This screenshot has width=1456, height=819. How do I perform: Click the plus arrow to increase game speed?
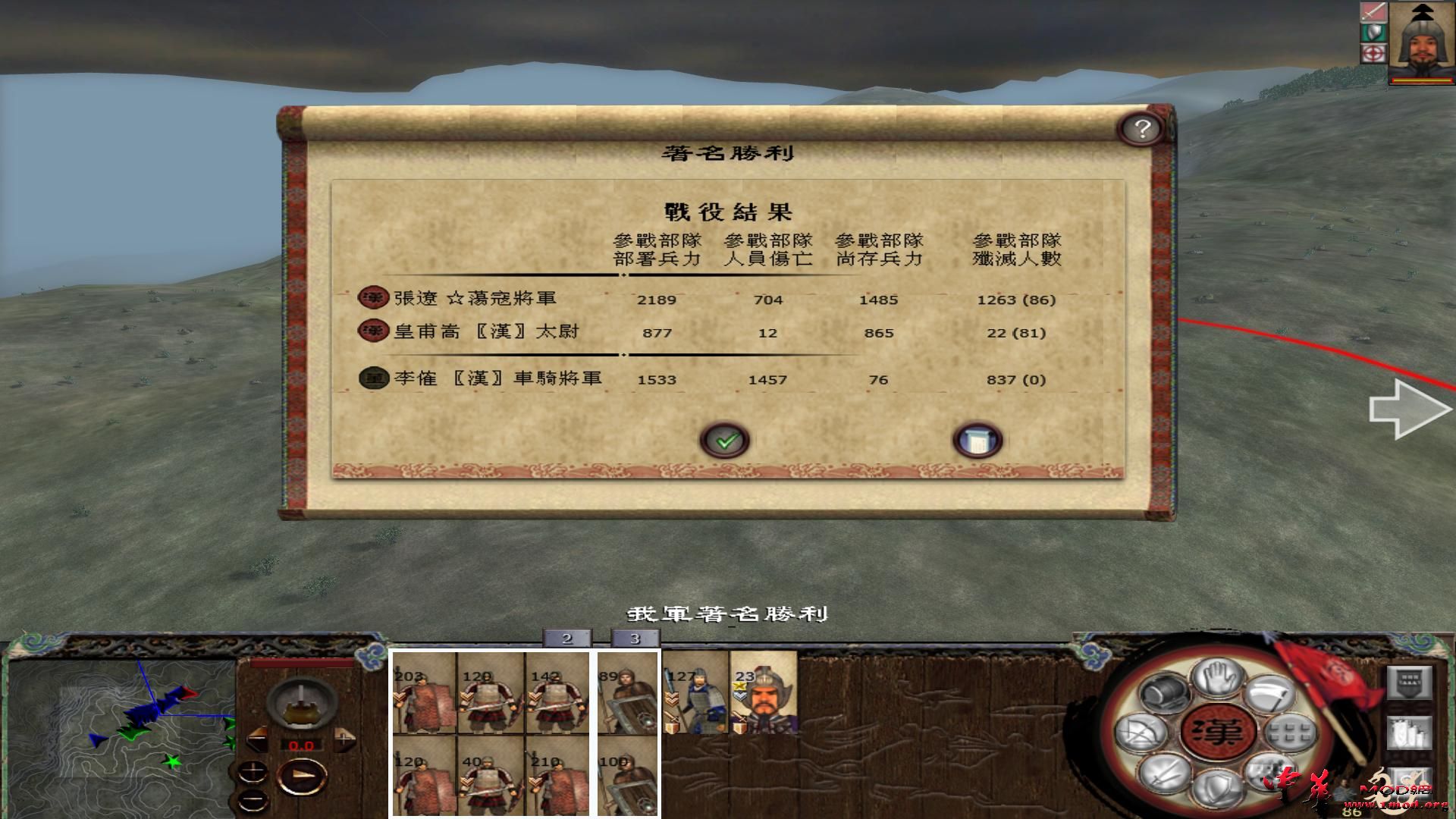[x=344, y=740]
